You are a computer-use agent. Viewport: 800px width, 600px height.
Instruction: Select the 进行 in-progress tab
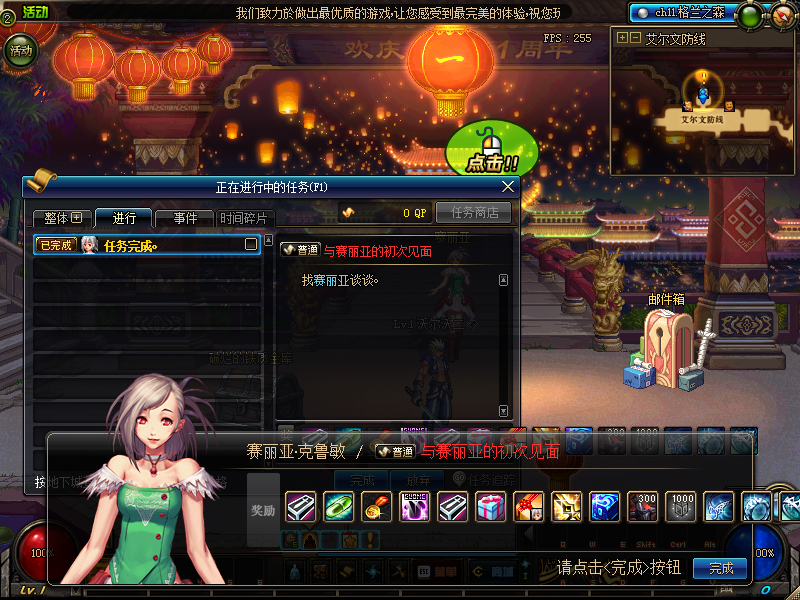124,218
